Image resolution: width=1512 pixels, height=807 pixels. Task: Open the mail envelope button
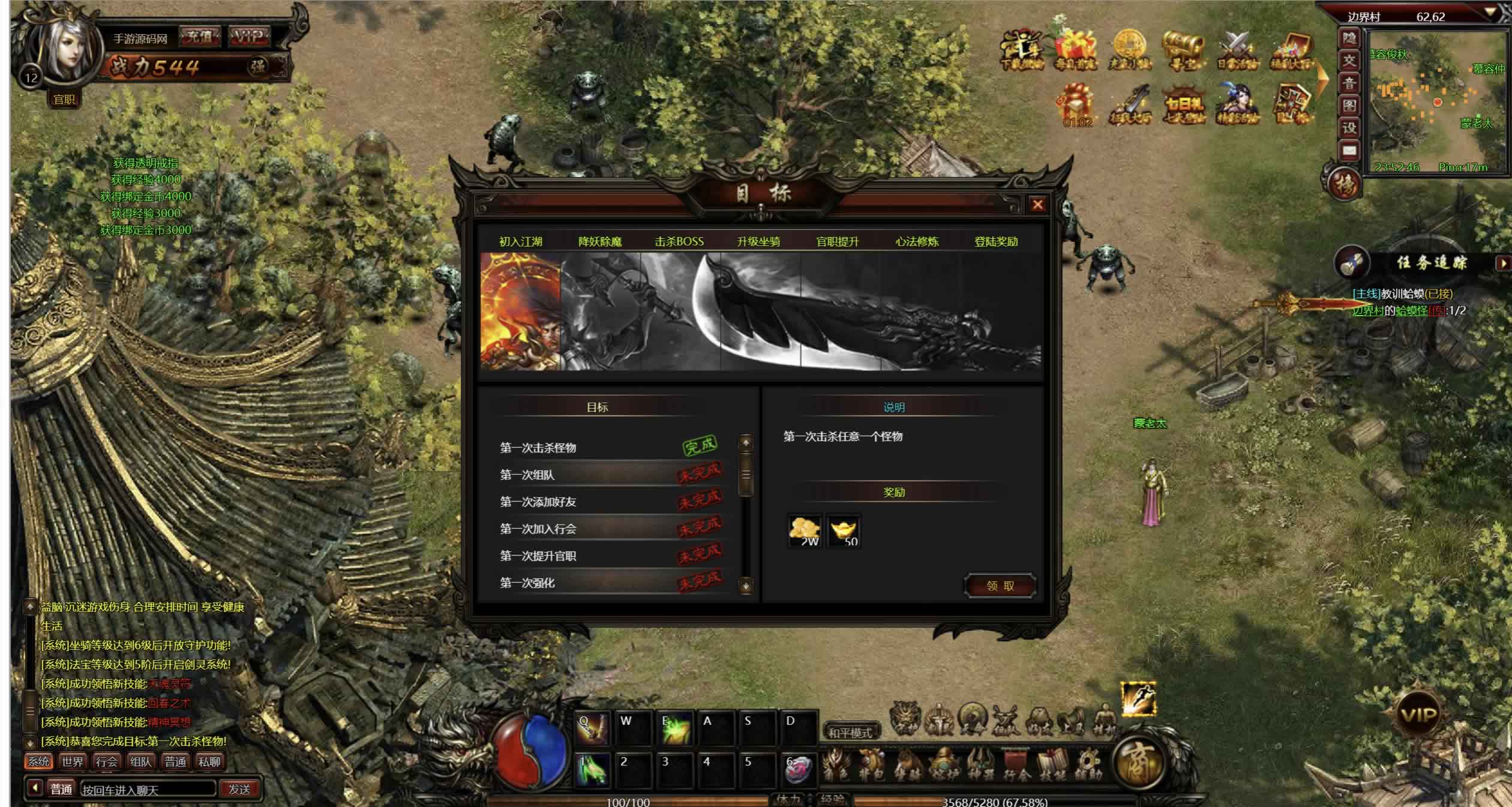tap(1349, 150)
